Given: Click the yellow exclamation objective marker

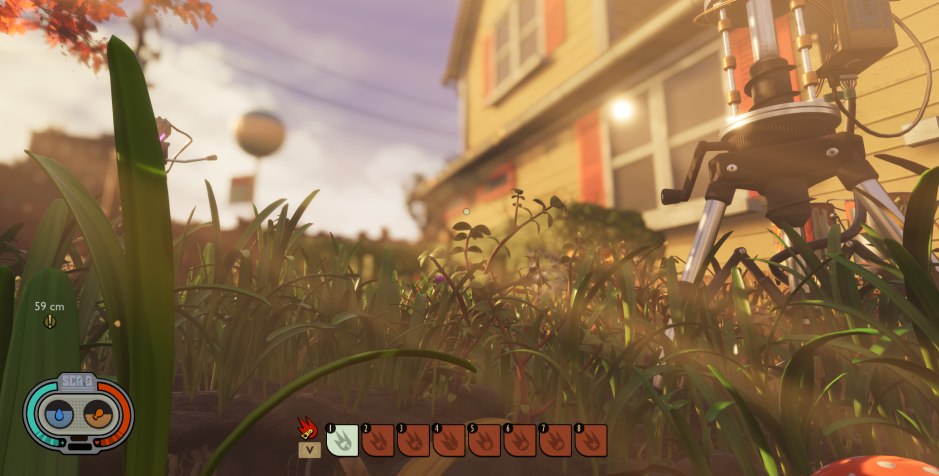Looking at the screenshot, I should 50,321.
